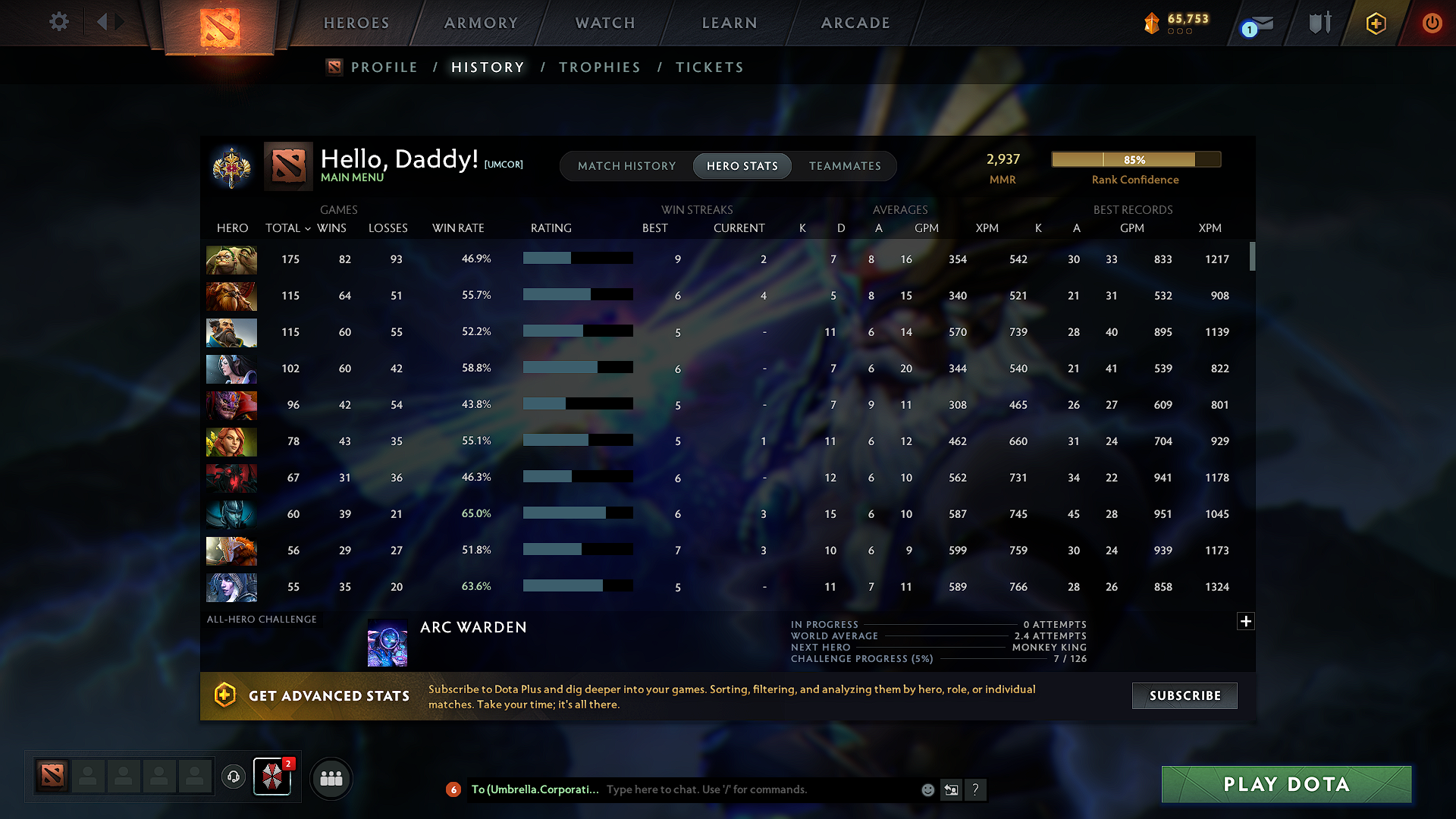
Task: Open Dota Plus via the gold hexagon icon
Action: 1375,23
